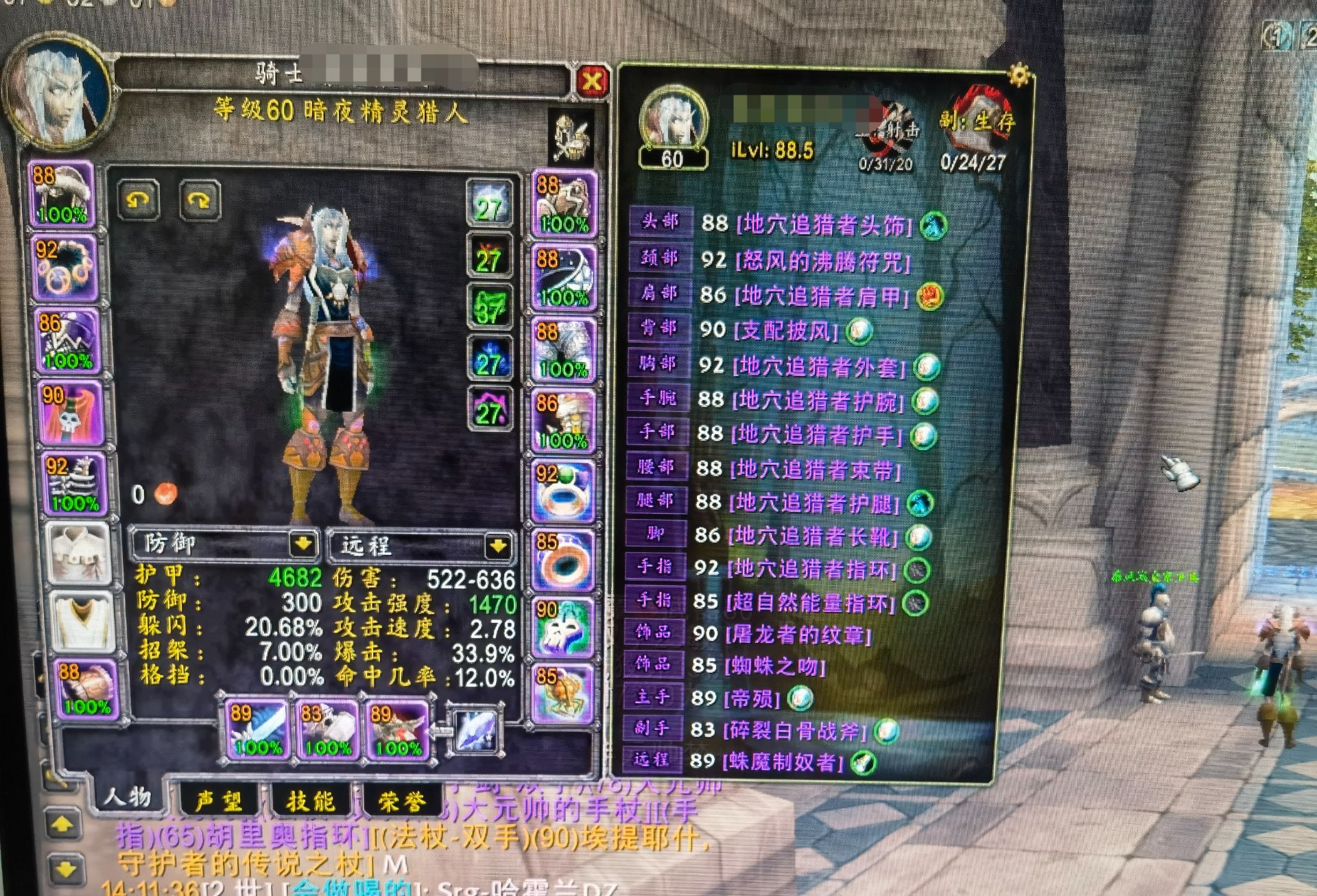Rotate character model left
The image size is (1317, 896).
[139, 200]
